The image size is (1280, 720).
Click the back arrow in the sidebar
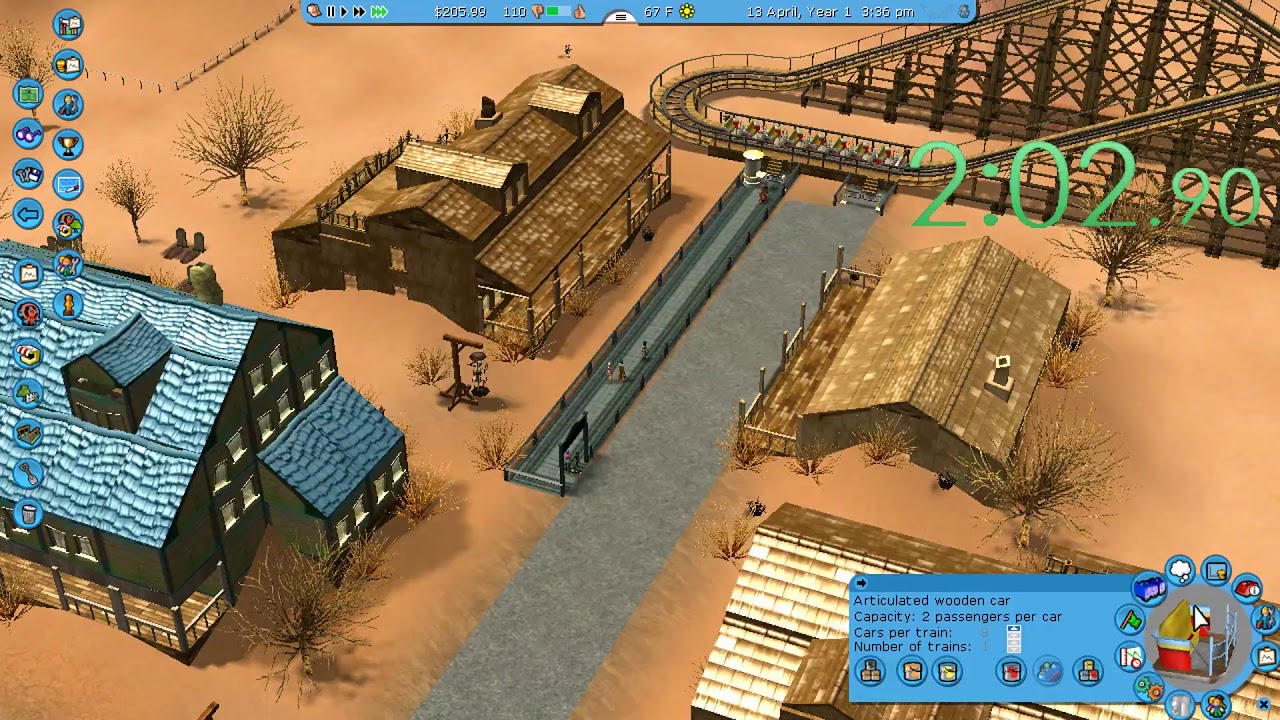[28, 213]
